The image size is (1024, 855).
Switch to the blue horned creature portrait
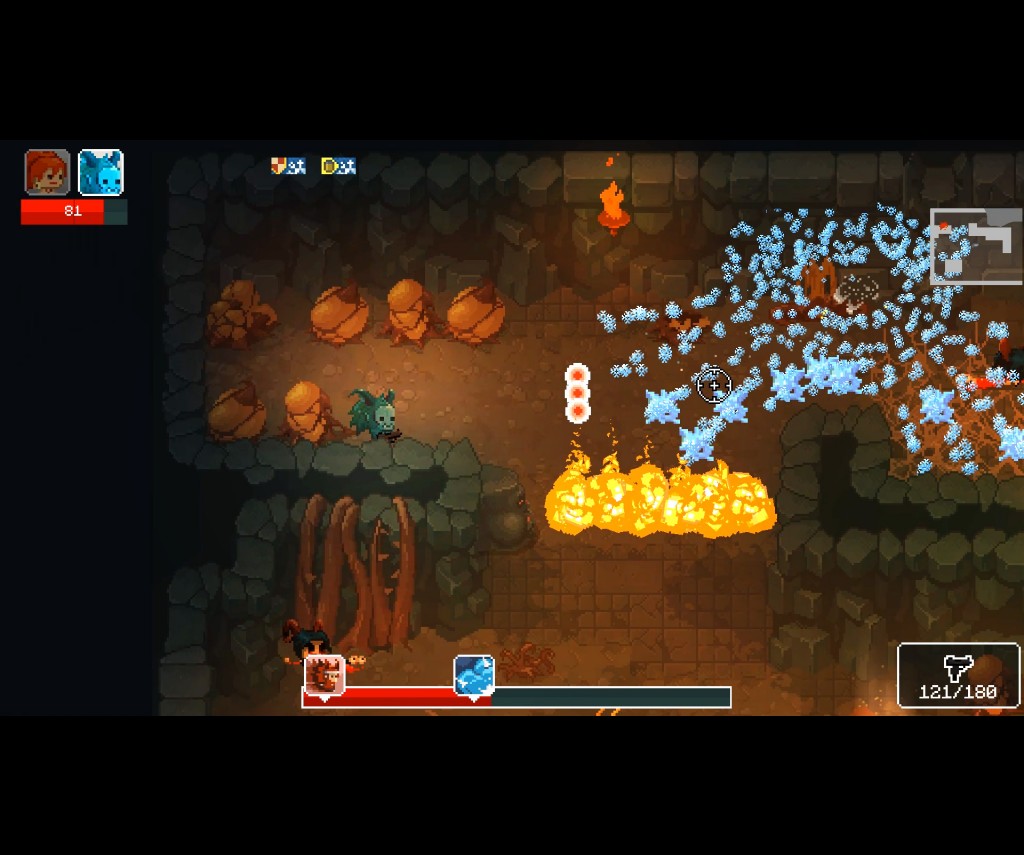coord(101,172)
